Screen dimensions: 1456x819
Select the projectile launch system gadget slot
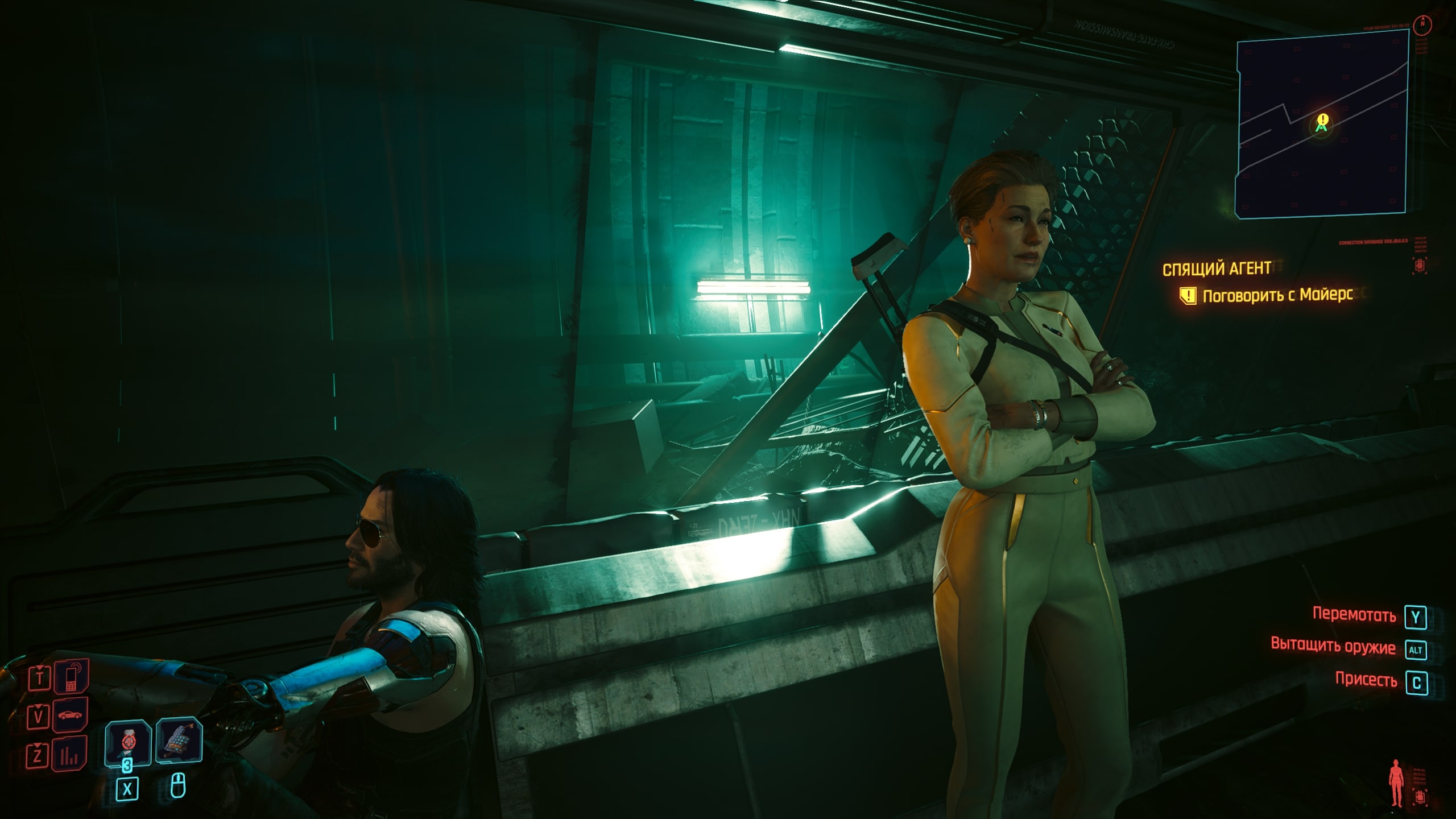click(x=179, y=740)
